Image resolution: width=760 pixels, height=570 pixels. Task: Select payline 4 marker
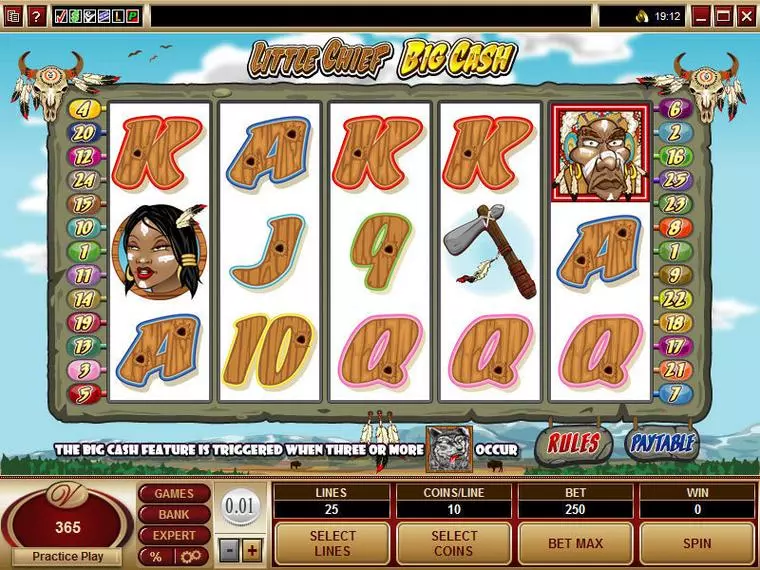pyautogui.click(x=82, y=109)
